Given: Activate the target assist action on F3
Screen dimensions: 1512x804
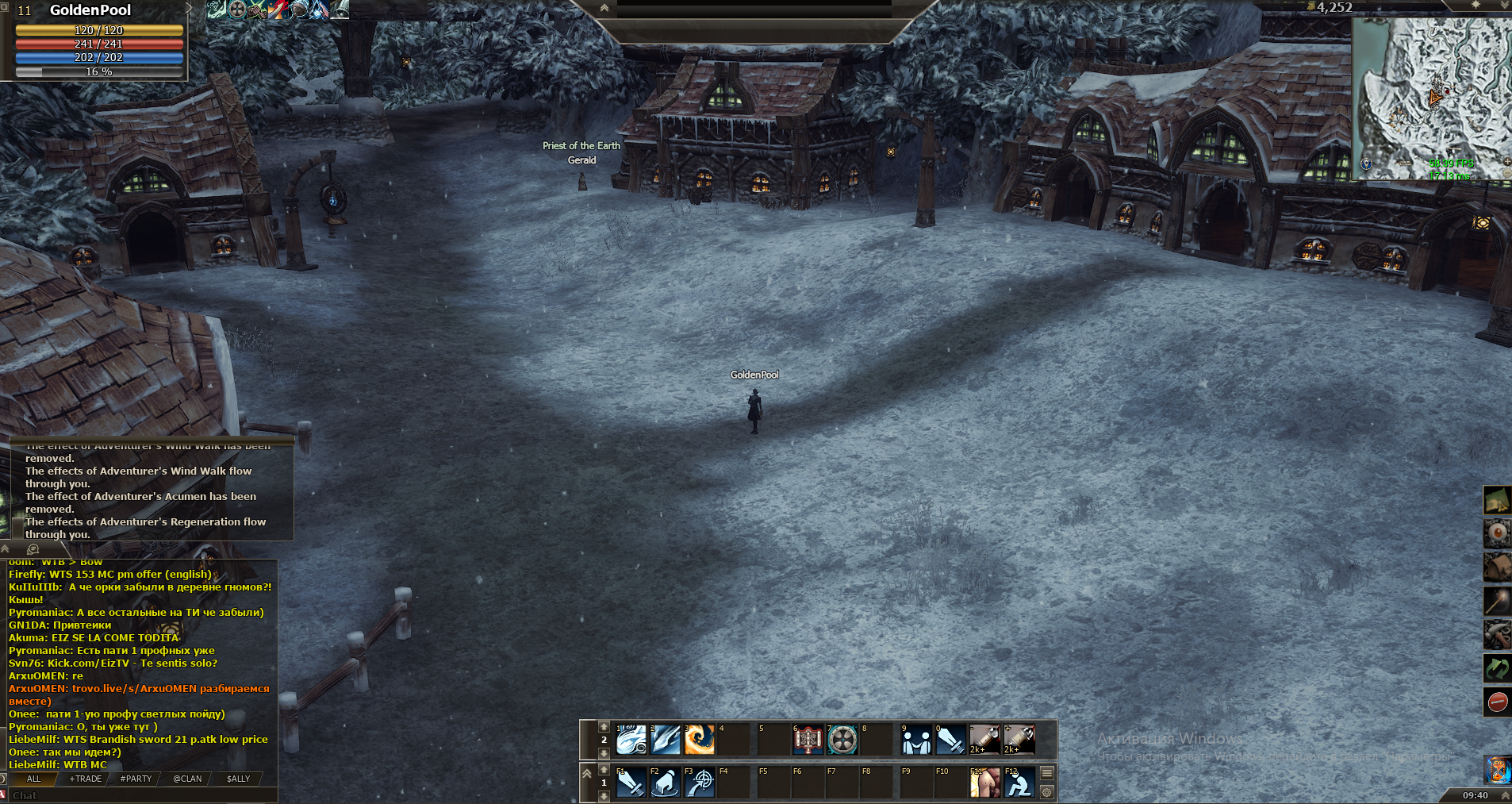Looking at the screenshot, I should [x=700, y=783].
